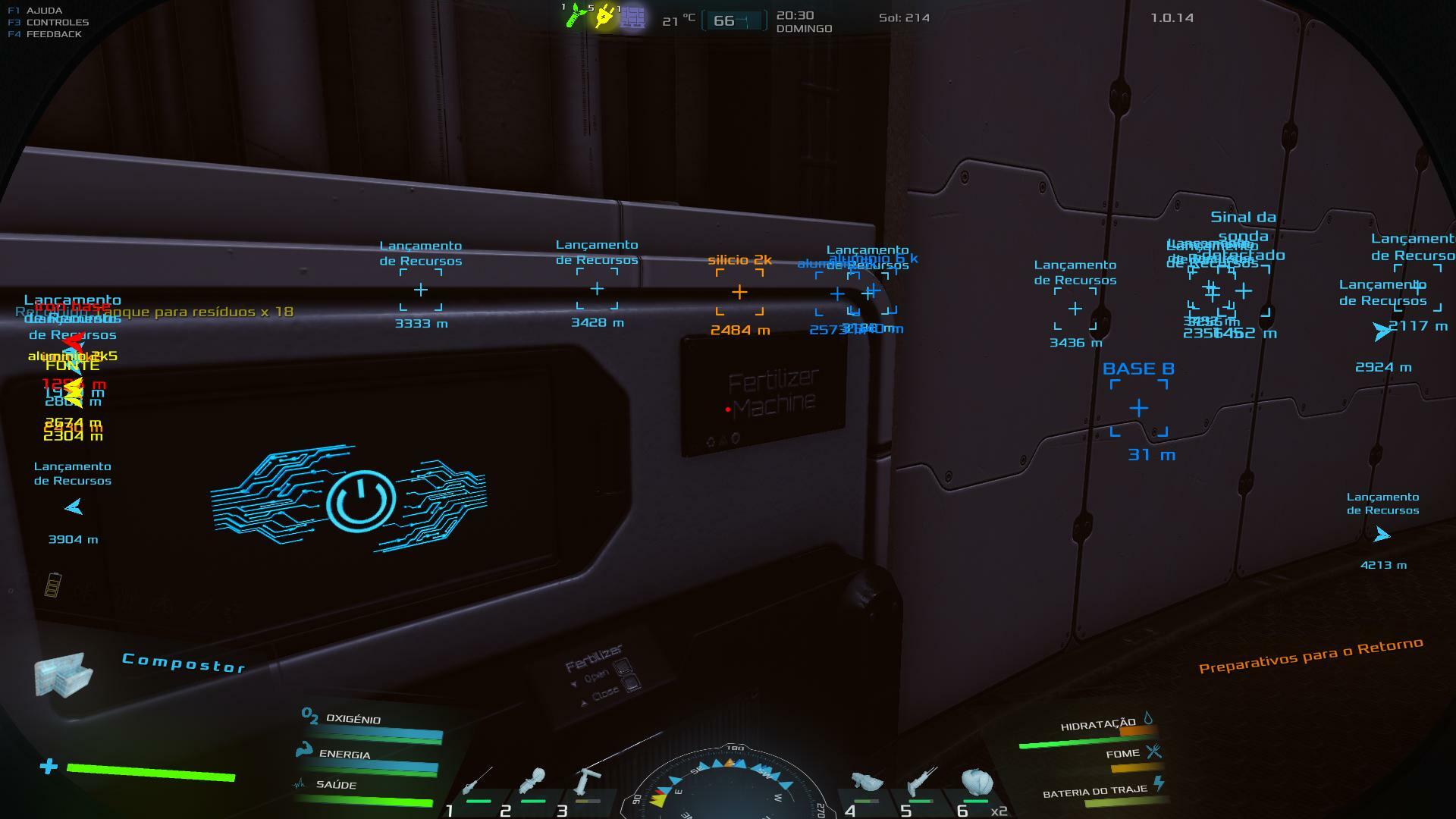Select the orange silicio 2k waypoint
Viewport: 1456px width, 819px height.
coord(739,292)
